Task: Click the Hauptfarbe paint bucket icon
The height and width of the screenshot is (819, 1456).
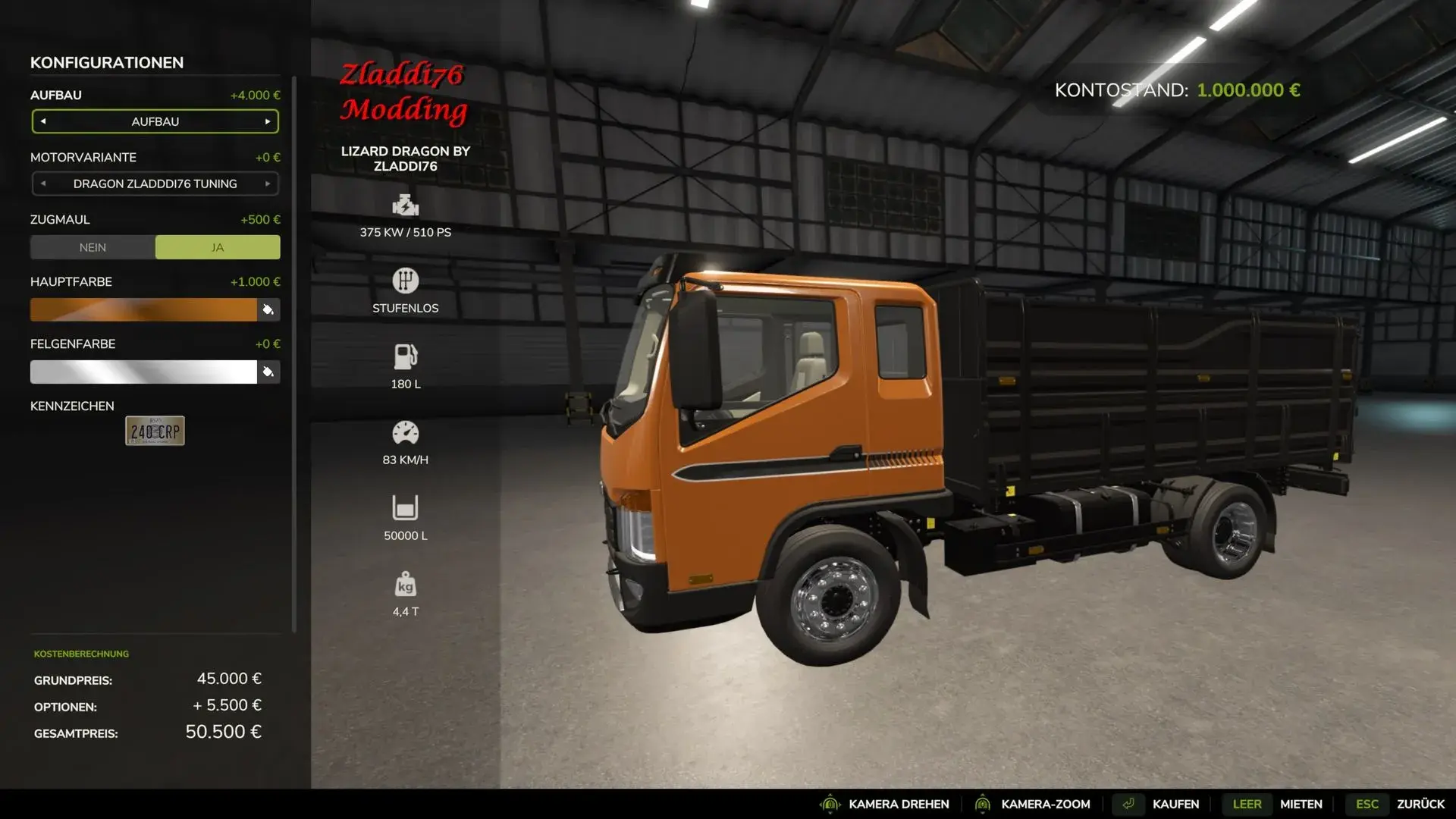Action: pos(268,309)
